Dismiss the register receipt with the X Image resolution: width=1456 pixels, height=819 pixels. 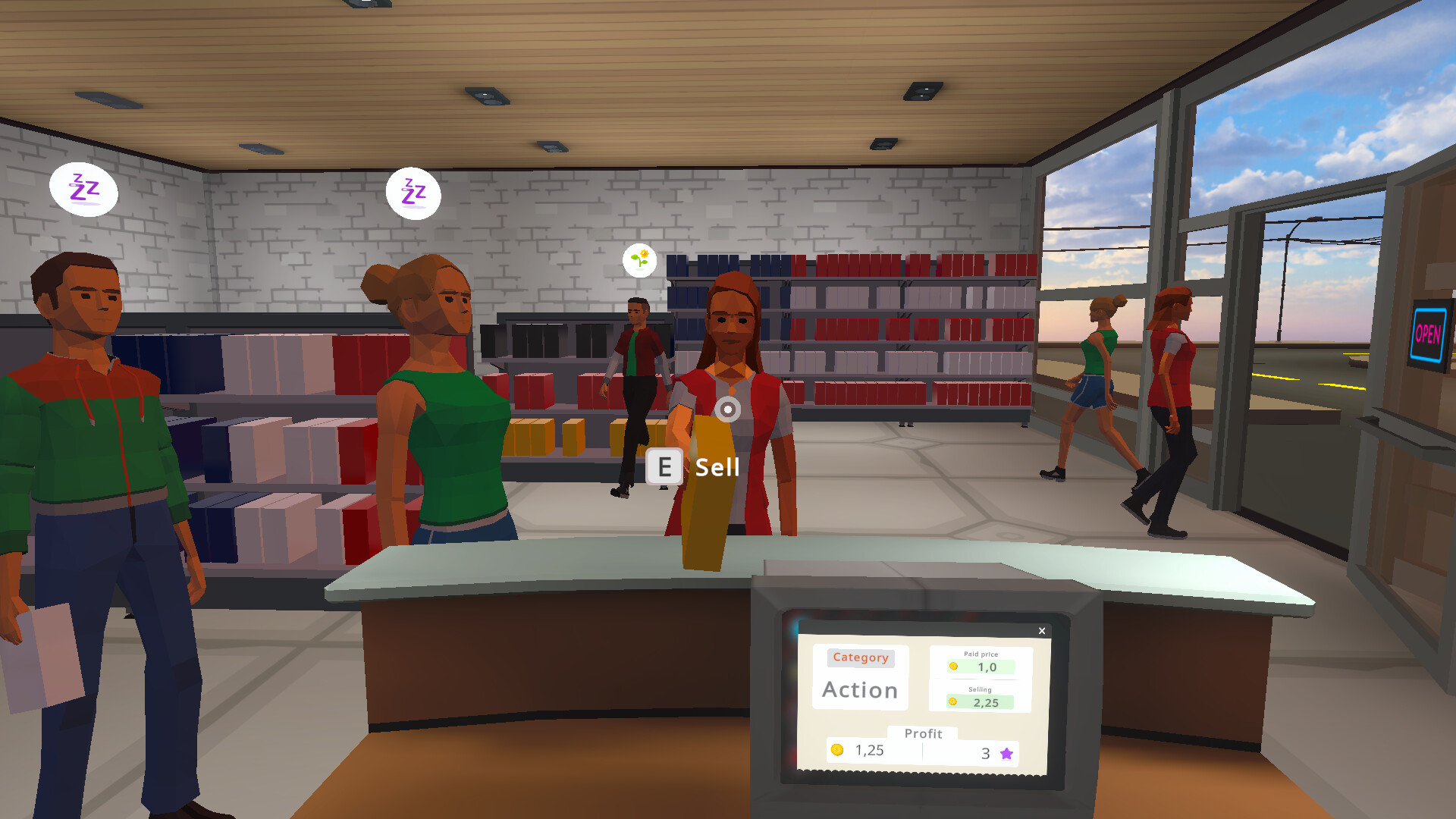click(1042, 631)
